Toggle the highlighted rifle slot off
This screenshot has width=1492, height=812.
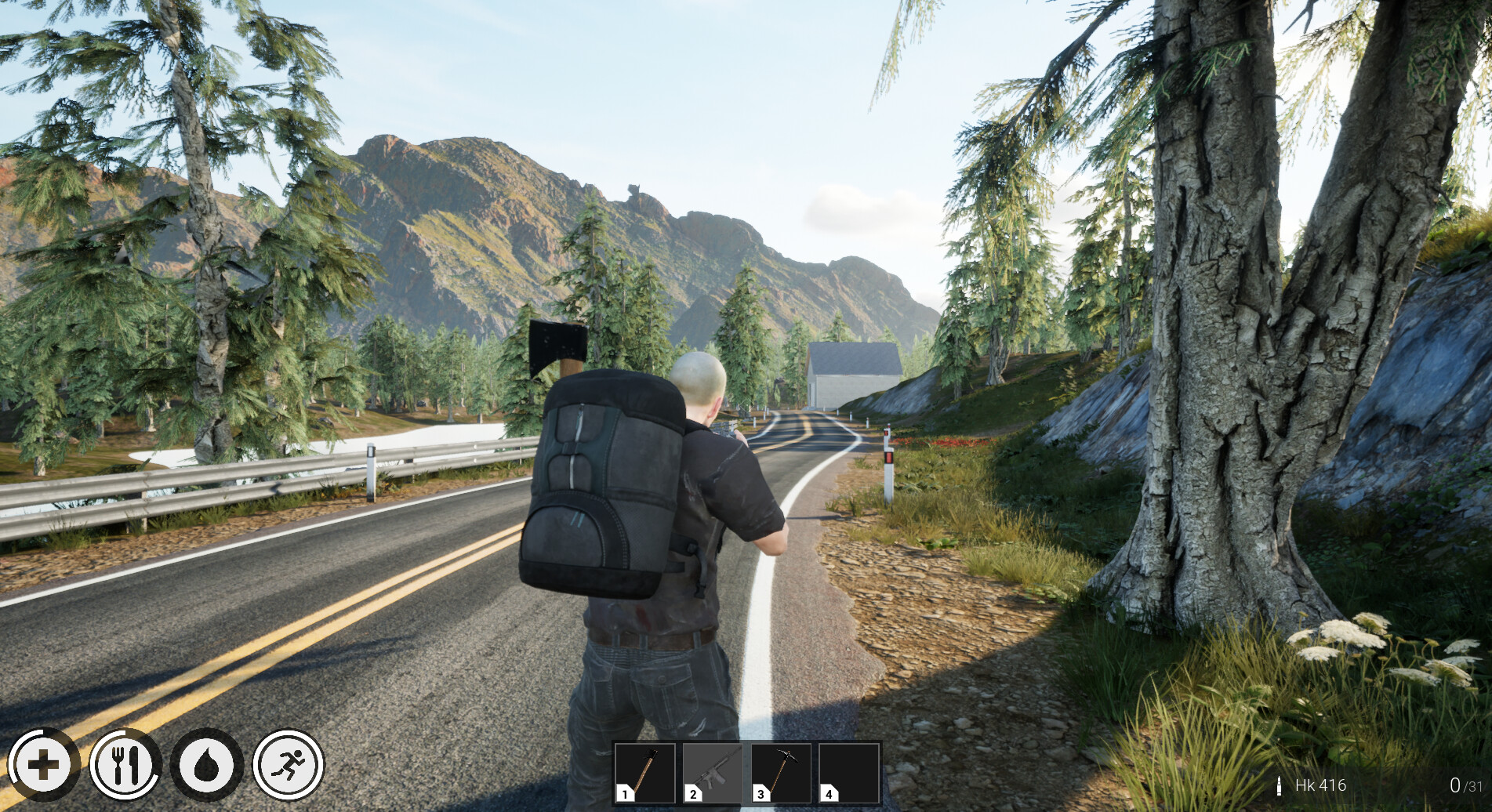[713, 772]
